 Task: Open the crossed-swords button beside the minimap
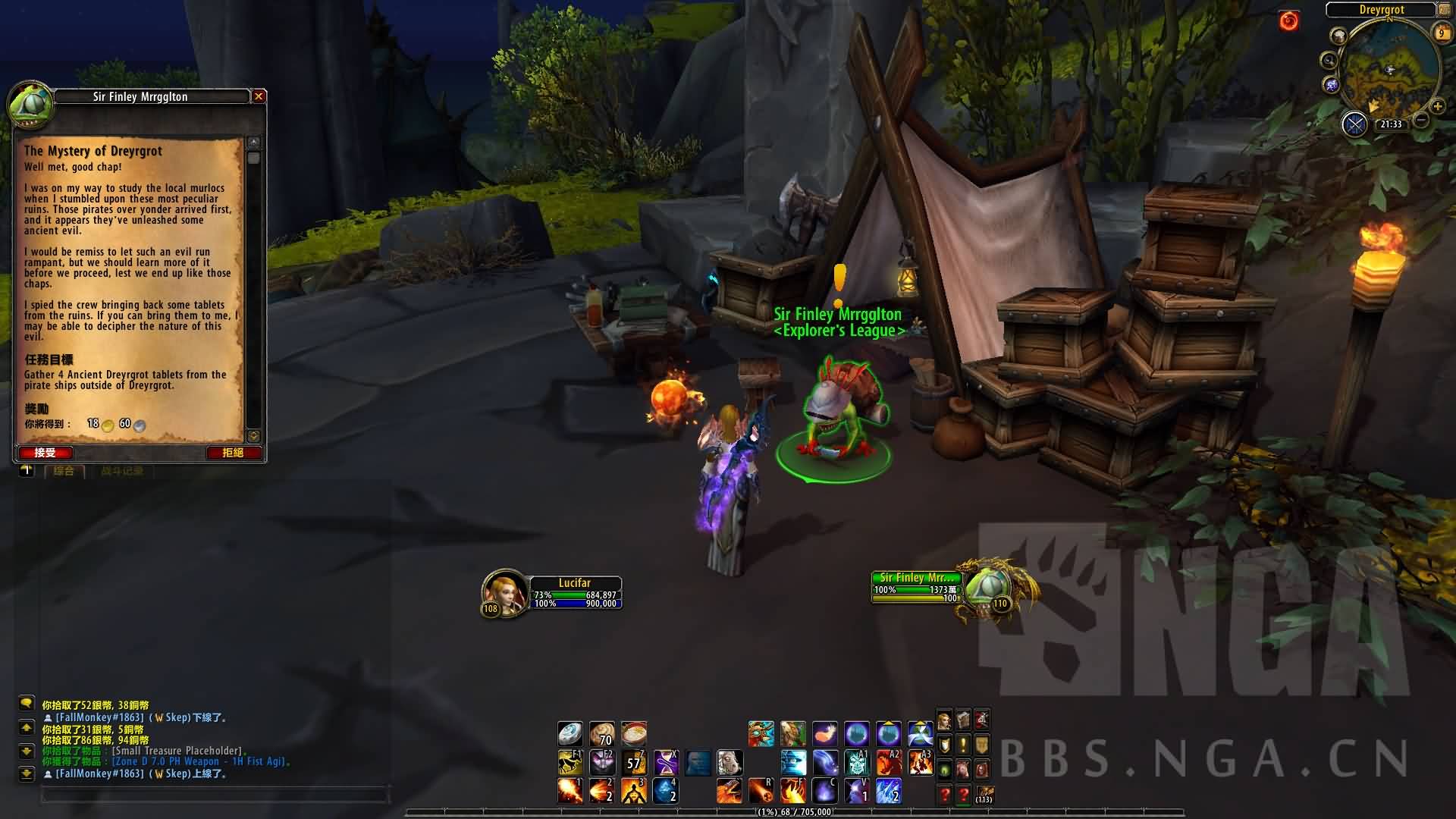[x=1354, y=124]
